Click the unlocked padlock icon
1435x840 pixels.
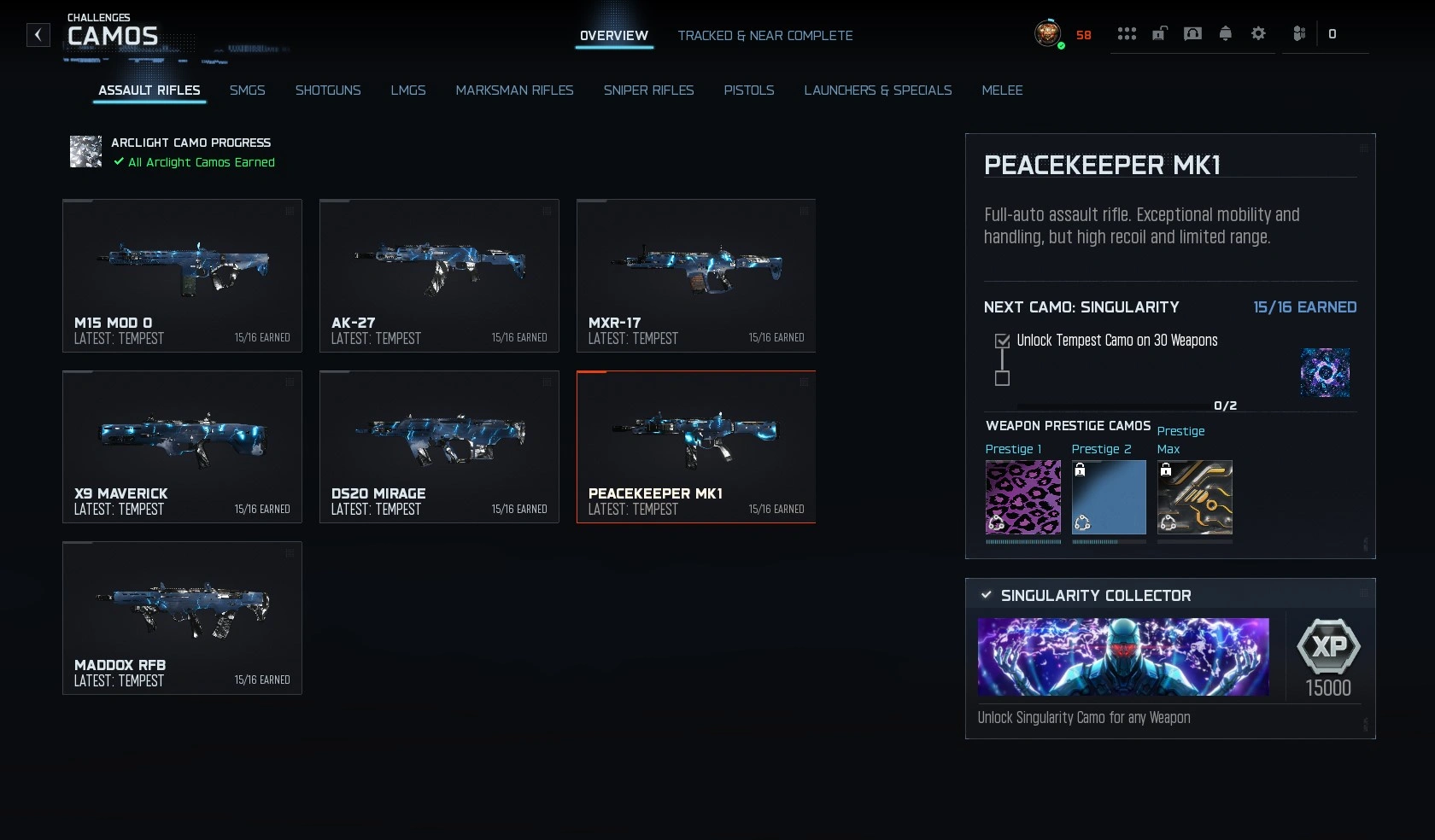click(1158, 33)
